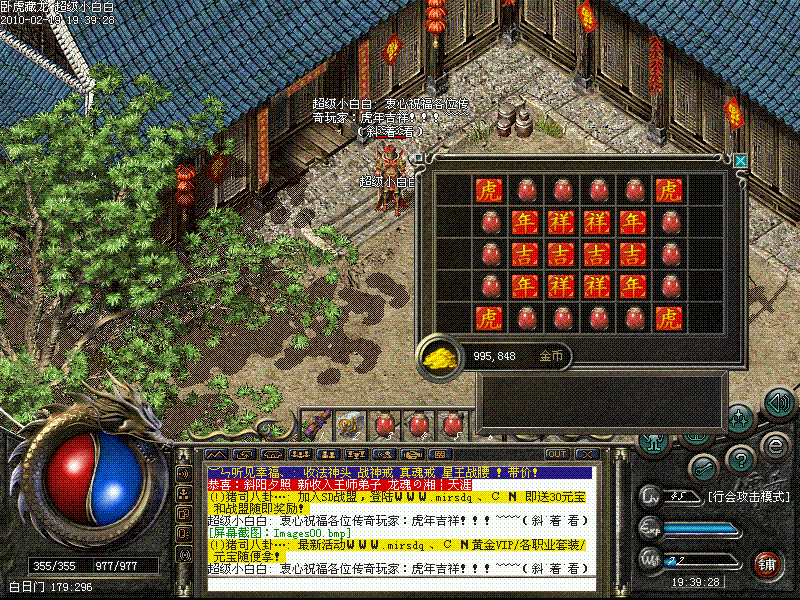Click the round 'e' button
Image resolution: width=800 pixels, height=600 pixels.
(x=773, y=445)
